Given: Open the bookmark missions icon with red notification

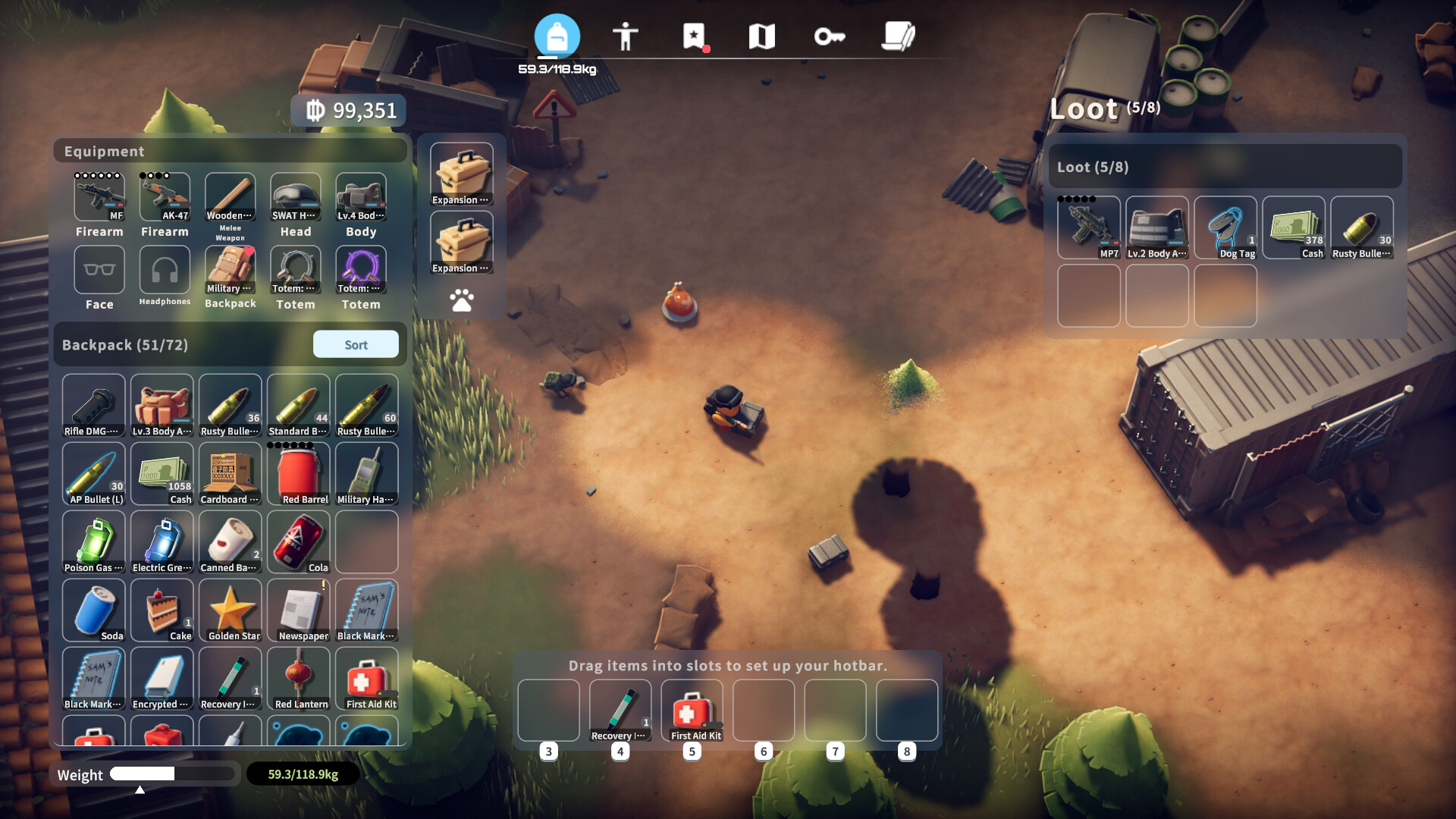Looking at the screenshot, I should [x=695, y=36].
